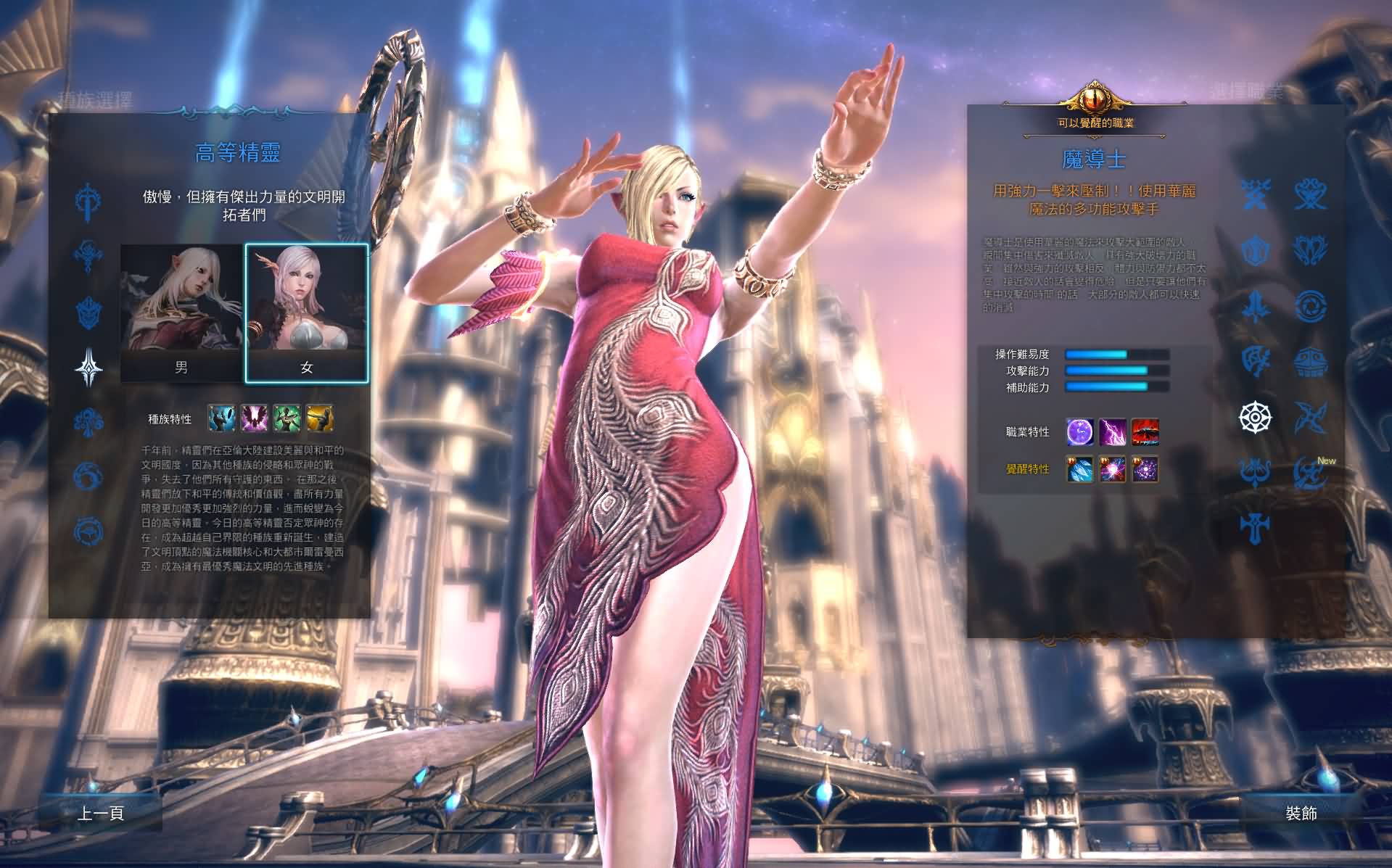The width and height of the screenshot is (1392, 868).
Task: Pick the class icon marked New
Action: tap(1310, 472)
